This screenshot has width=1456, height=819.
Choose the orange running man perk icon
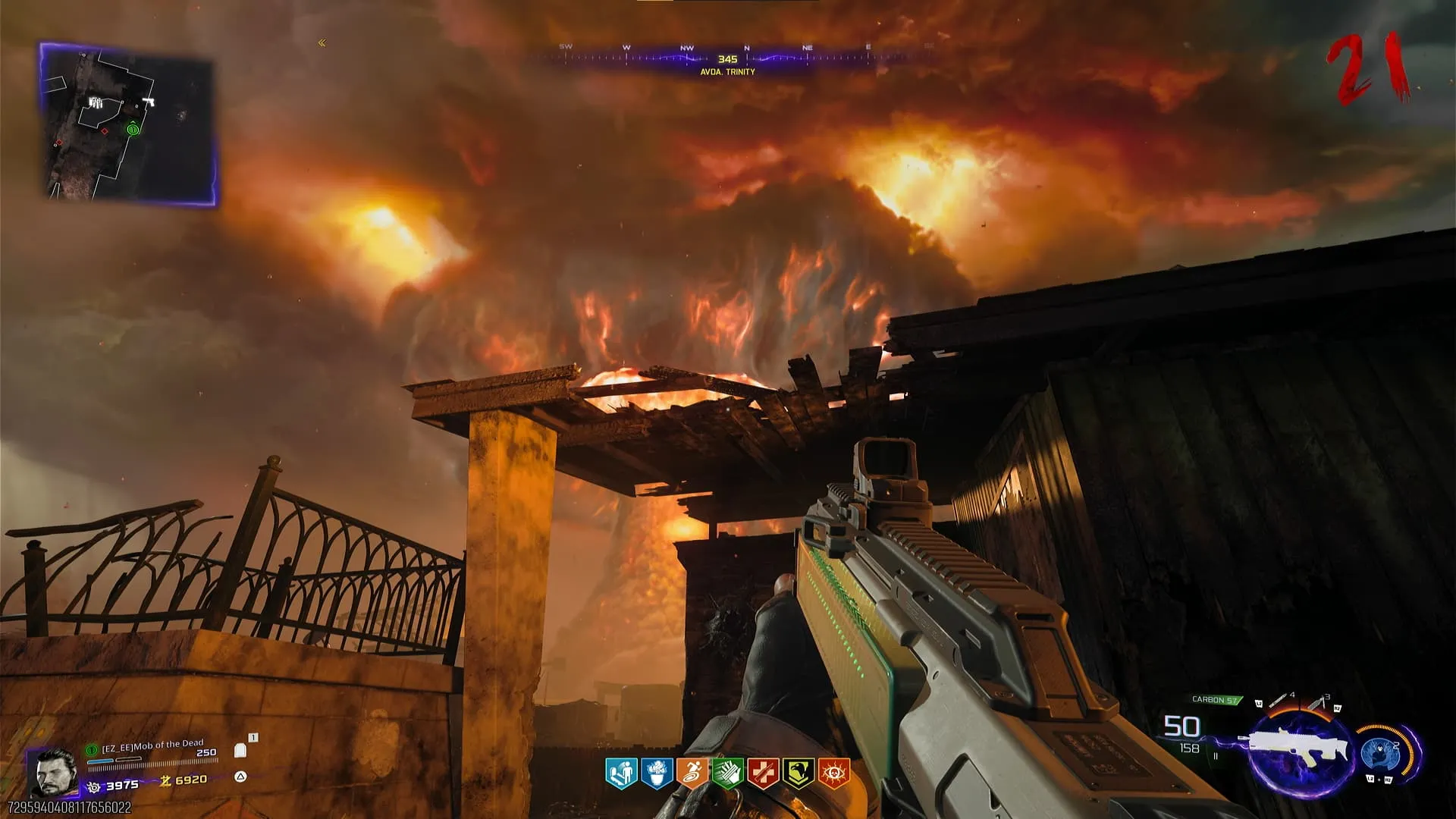pyautogui.click(x=692, y=773)
